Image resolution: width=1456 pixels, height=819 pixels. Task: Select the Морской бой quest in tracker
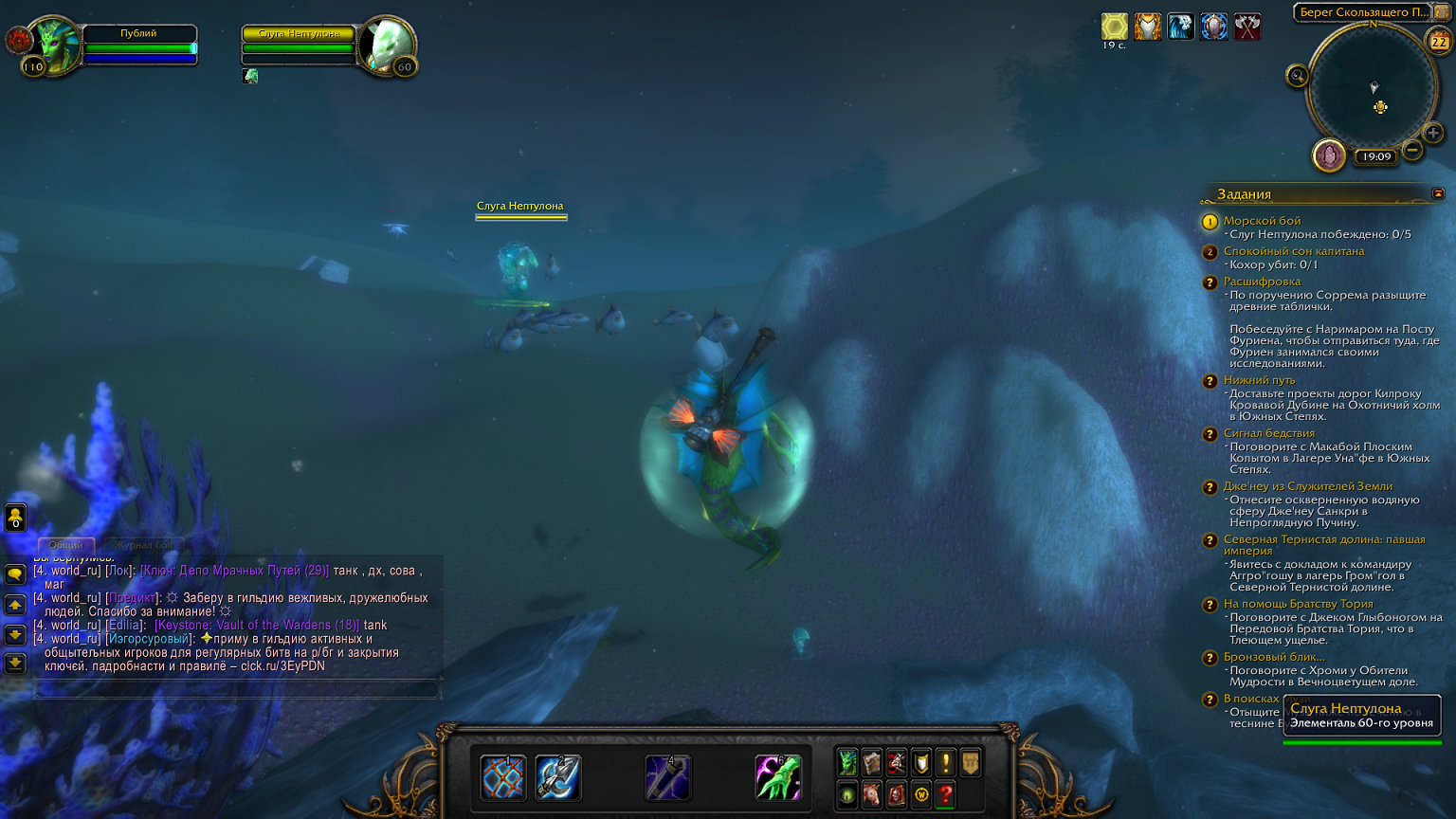(1262, 221)
